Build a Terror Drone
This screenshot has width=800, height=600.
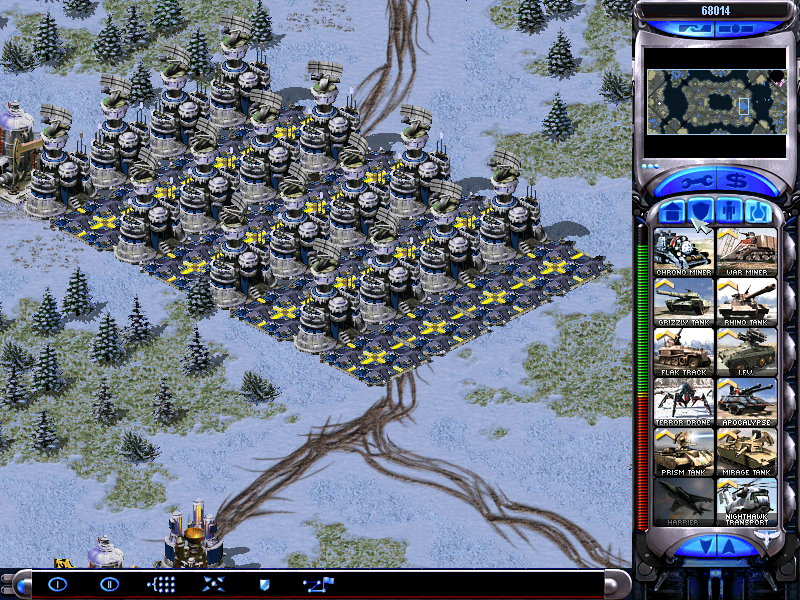coord(684,401)
